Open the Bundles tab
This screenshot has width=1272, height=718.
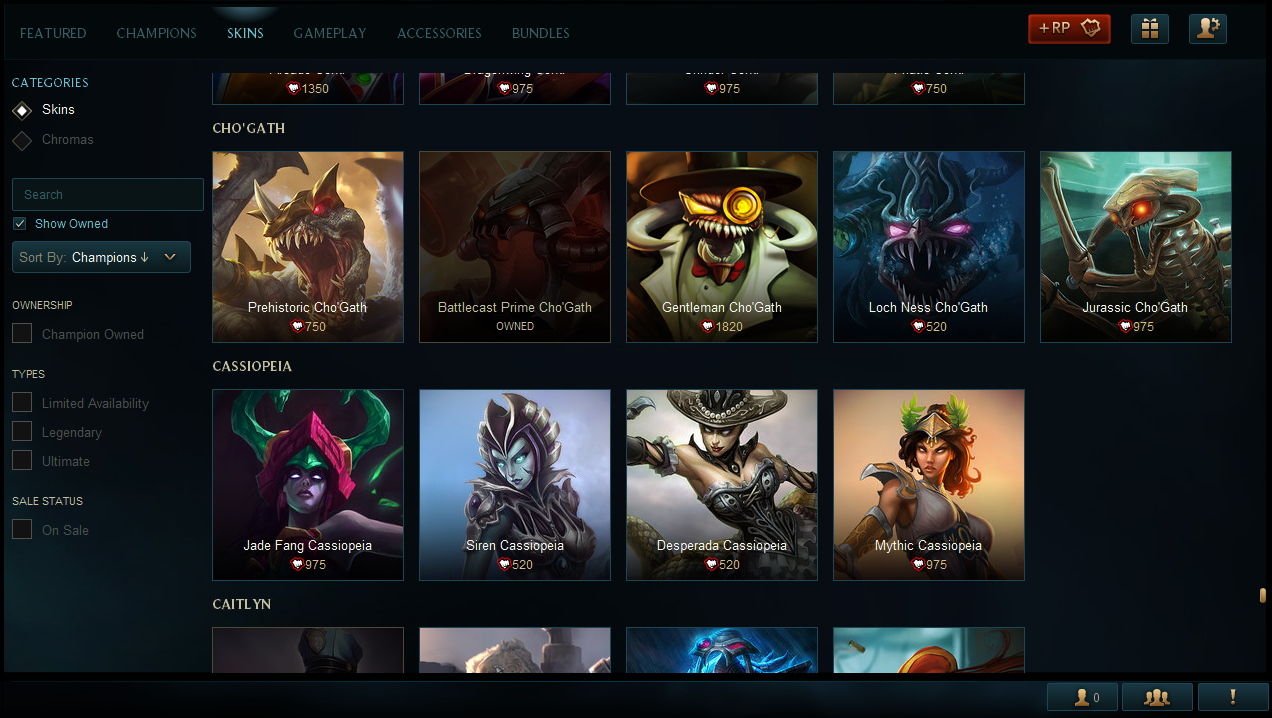[x=540, y=33]
